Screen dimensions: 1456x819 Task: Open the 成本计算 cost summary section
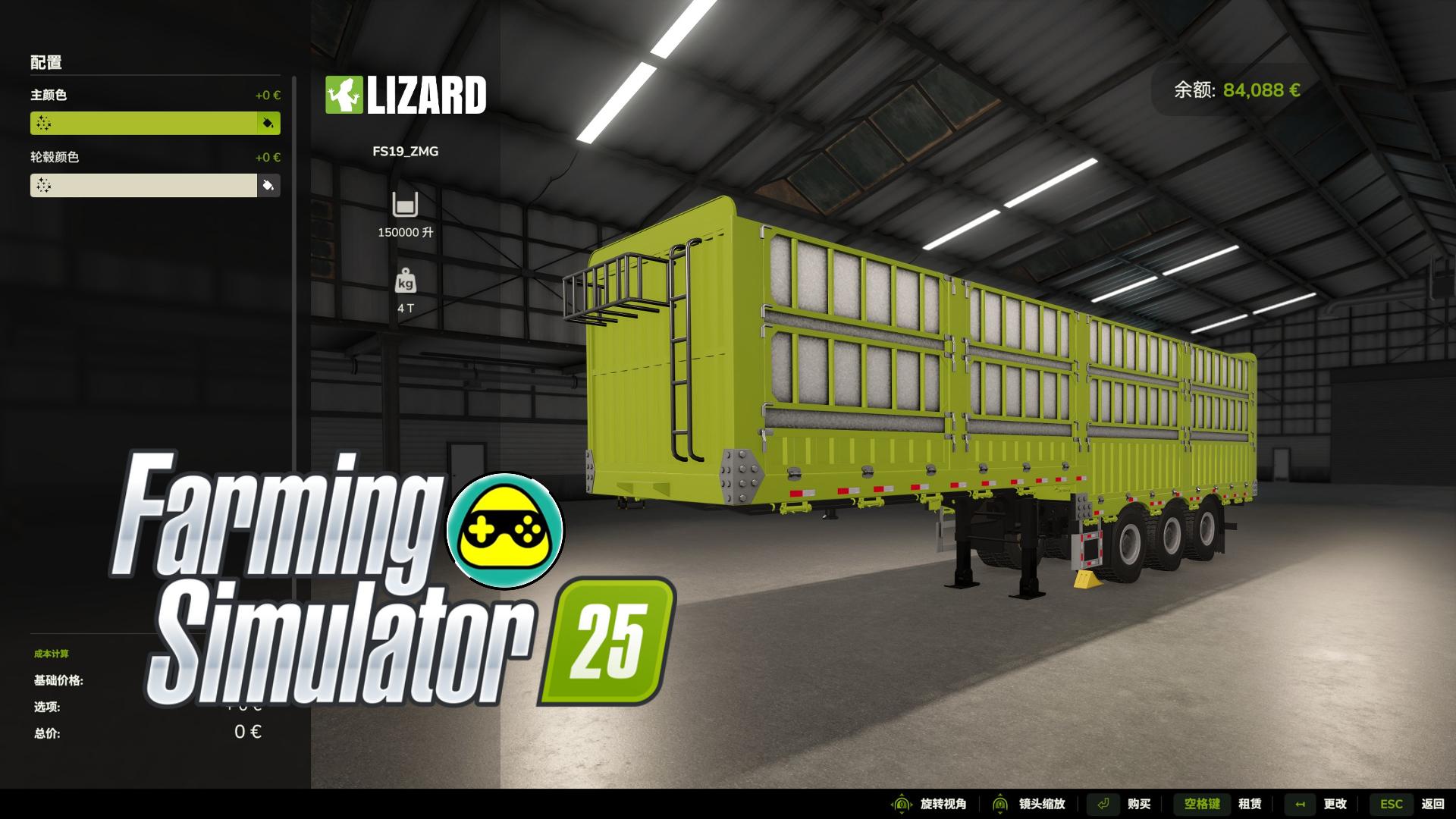click(x=52, y=653)
